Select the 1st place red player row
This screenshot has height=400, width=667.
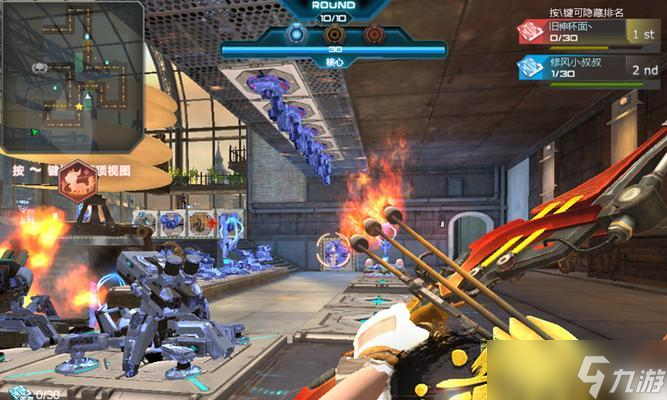click(588, 33)
